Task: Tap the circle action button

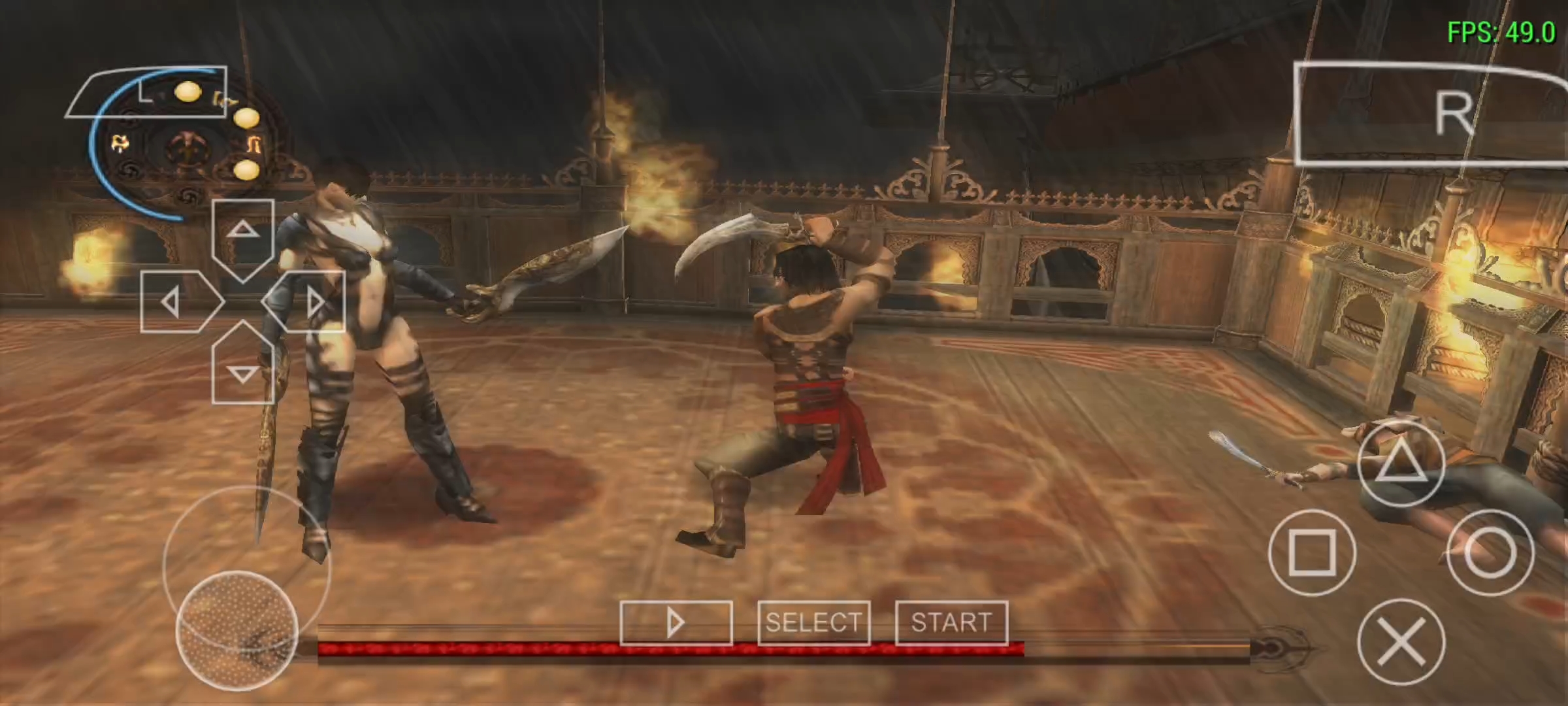Action: (1490, 553)
